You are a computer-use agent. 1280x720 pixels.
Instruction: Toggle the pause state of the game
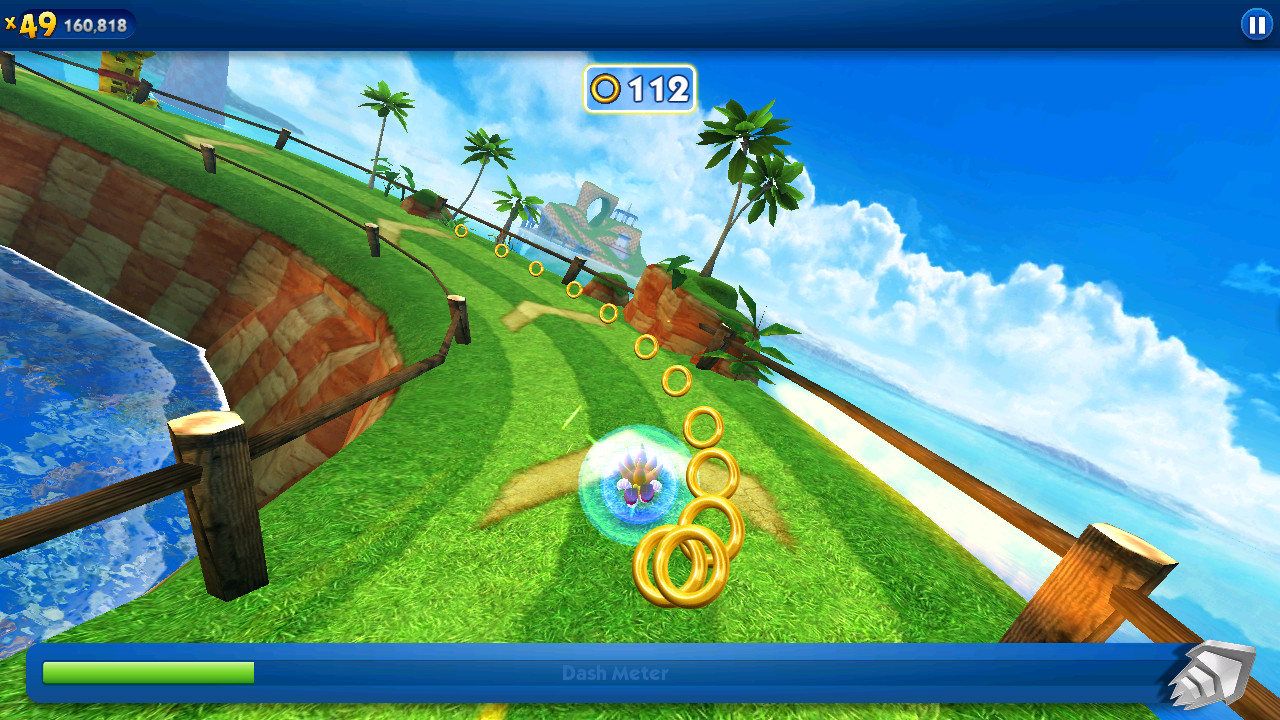point(1257,25)
